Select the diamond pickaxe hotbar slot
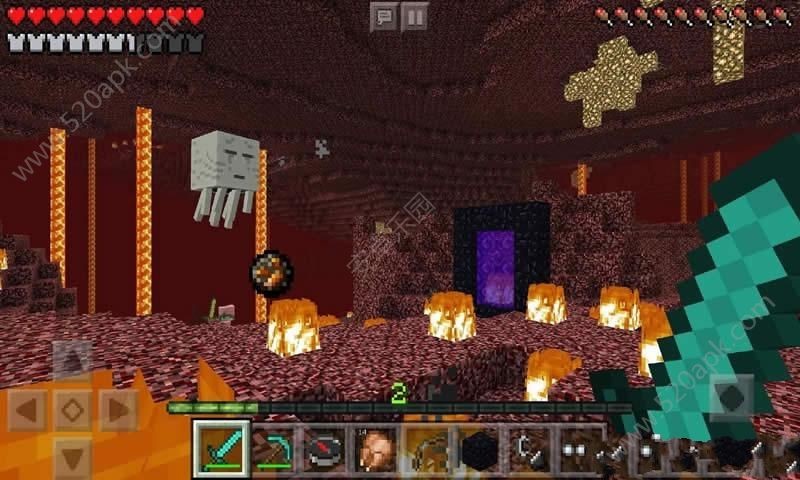 click(271, 446)
